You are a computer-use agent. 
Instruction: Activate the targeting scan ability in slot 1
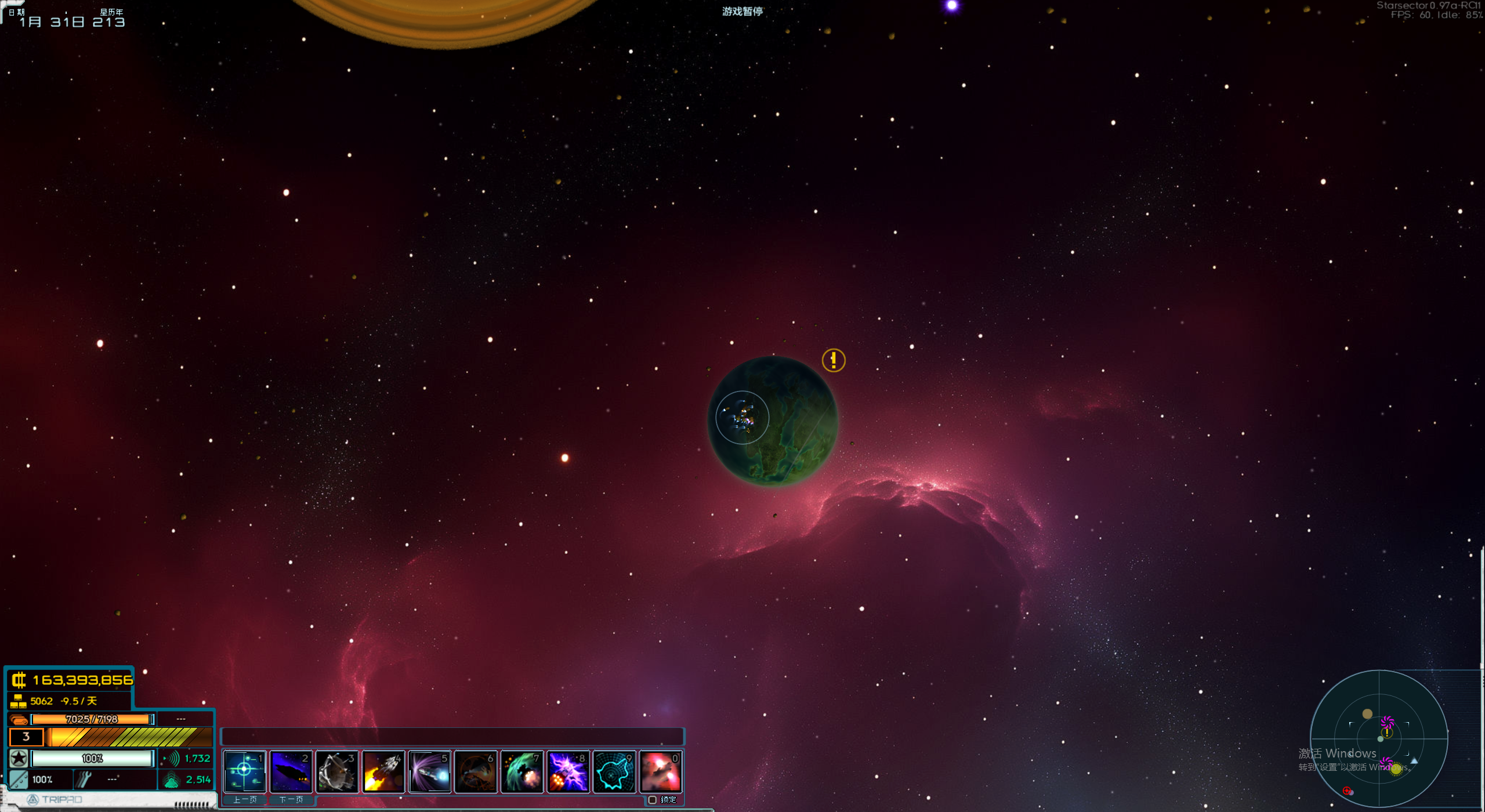pyautogui.click(x=244, y=771)
